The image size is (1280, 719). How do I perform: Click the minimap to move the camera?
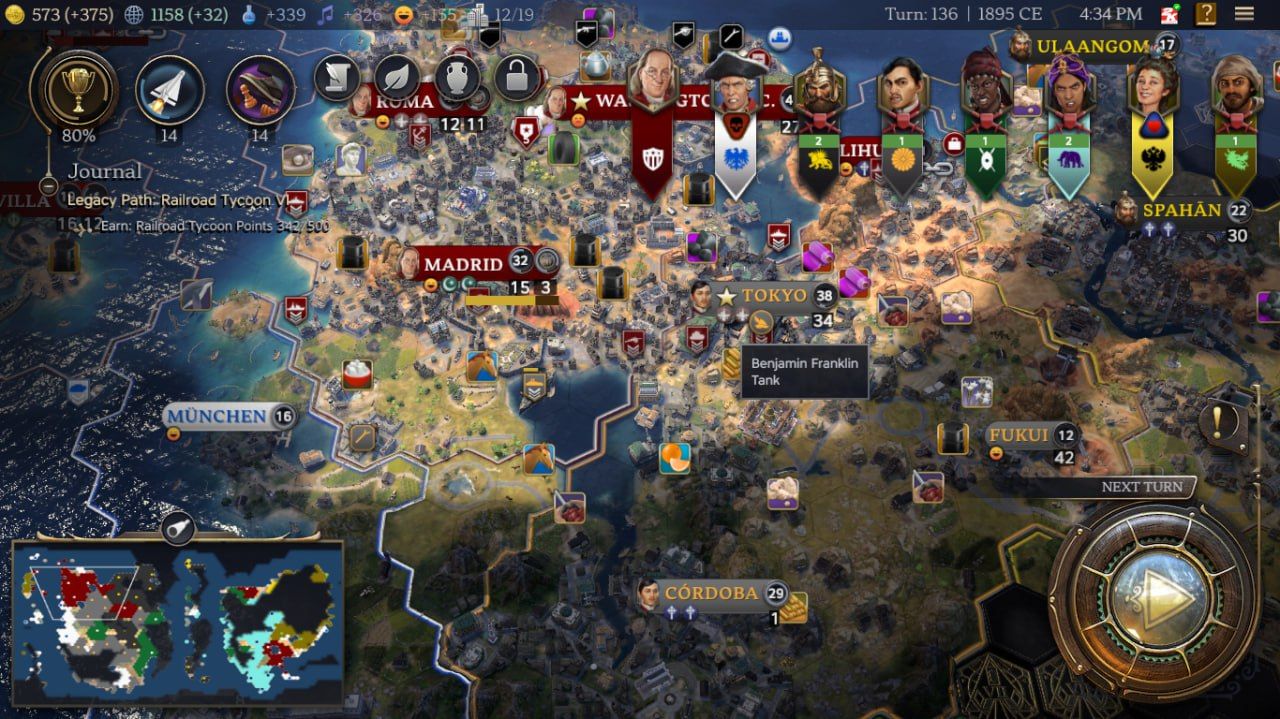coord(177,623)
